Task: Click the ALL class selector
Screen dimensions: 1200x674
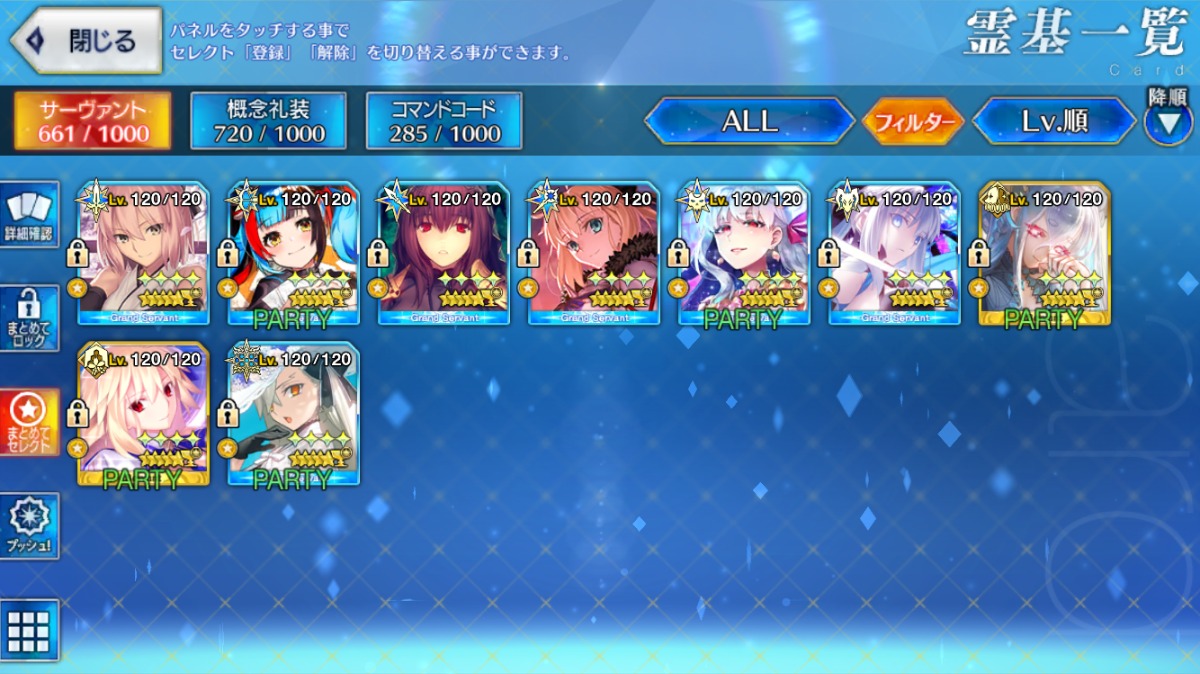Action: coord(749,121)
